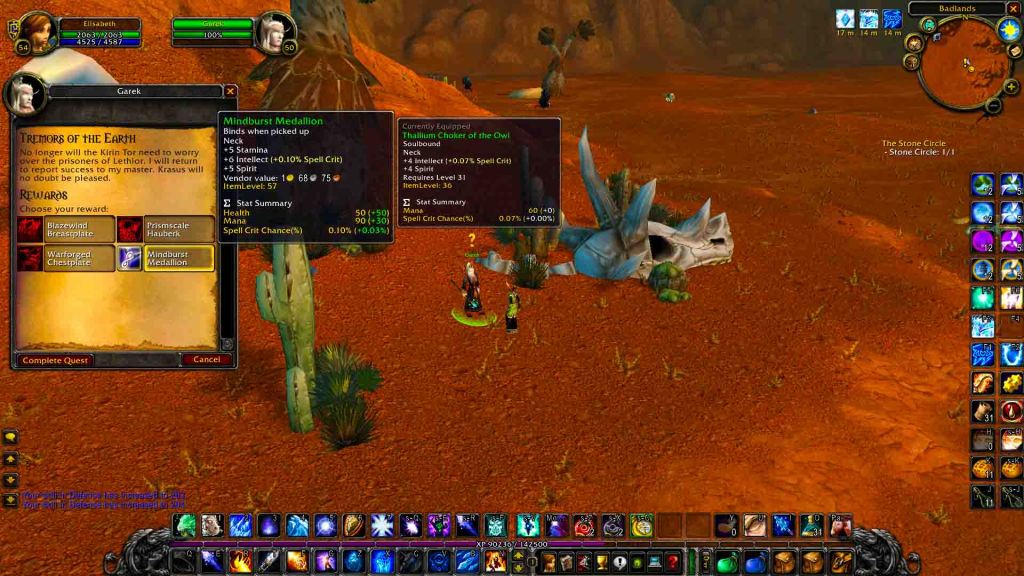Click Garek's target portrait frame
The width and height of the screenshot is (1024, 576).
[275, 31]
